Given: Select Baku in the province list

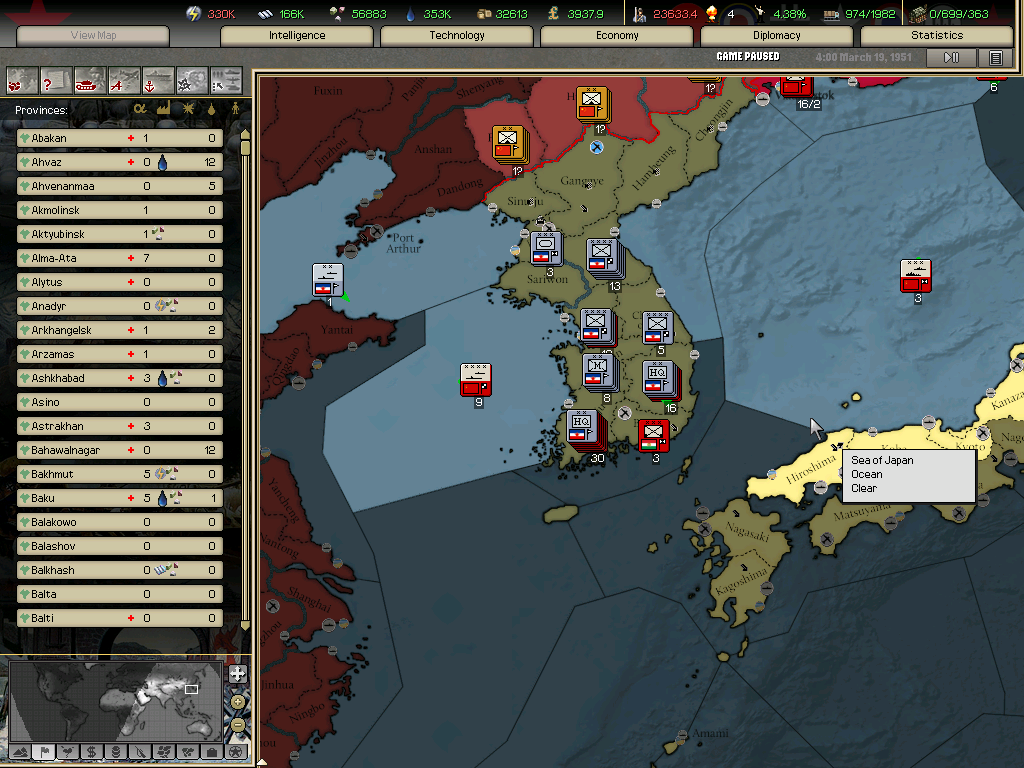Looking at the screenshot, I should point(119,498).
